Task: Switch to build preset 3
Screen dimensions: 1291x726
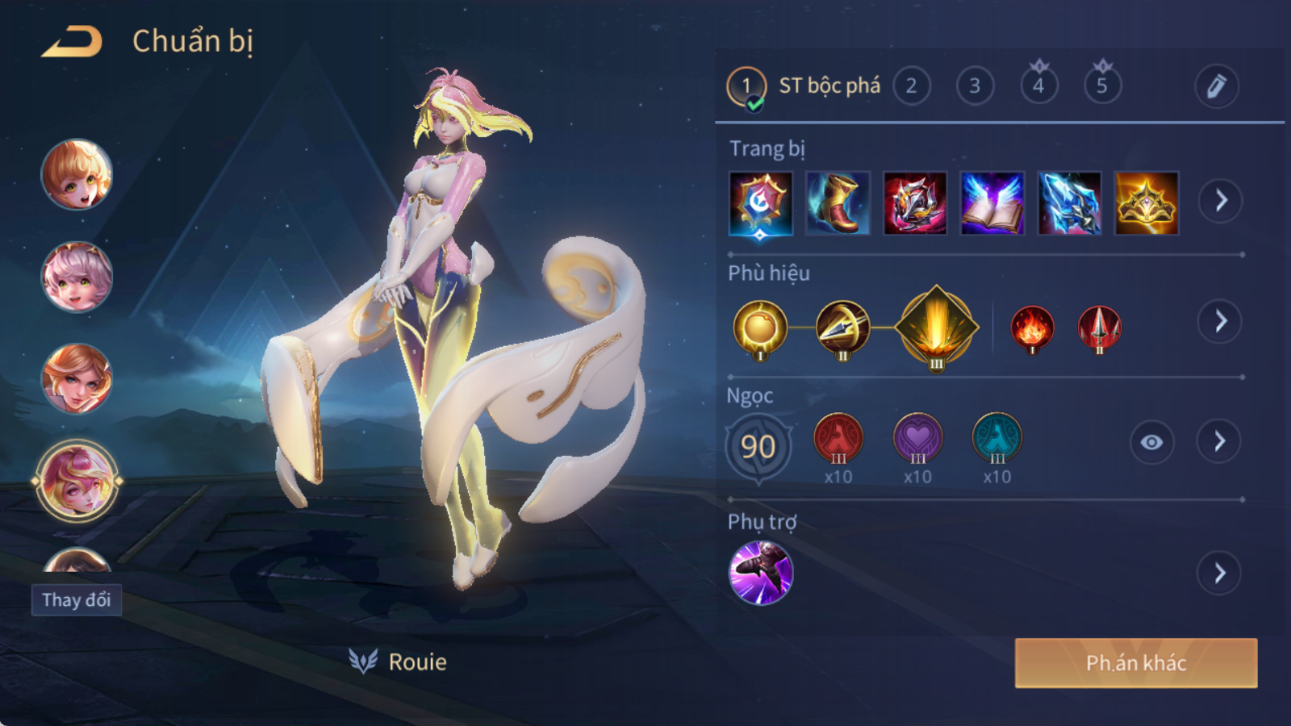Action: 975,86
